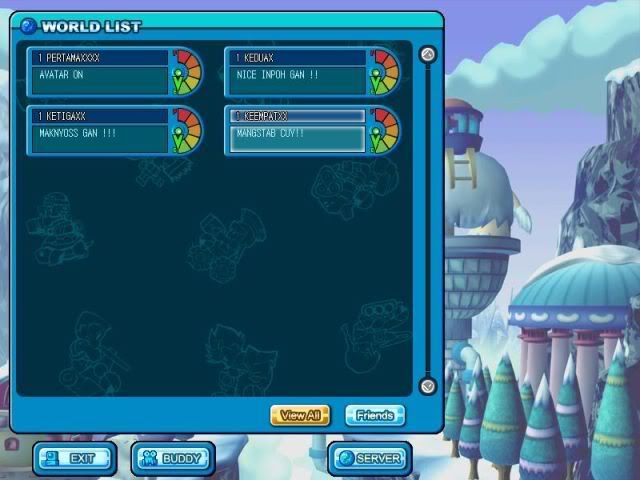This screenshot has width=640, height=480.
Task: Exit using the EXIT button
Action: [x=74, y=459]
